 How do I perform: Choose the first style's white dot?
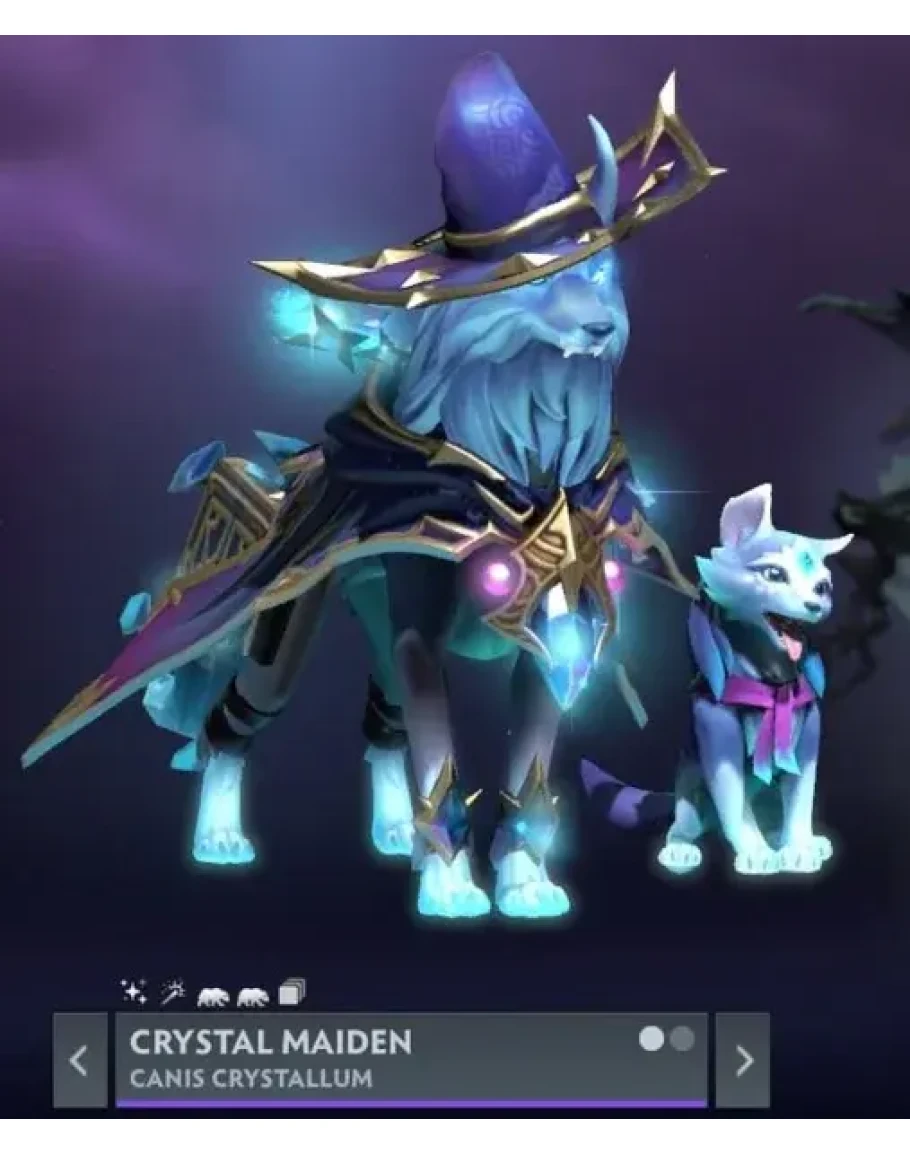pyautogui.click(x=651, y=1040)
